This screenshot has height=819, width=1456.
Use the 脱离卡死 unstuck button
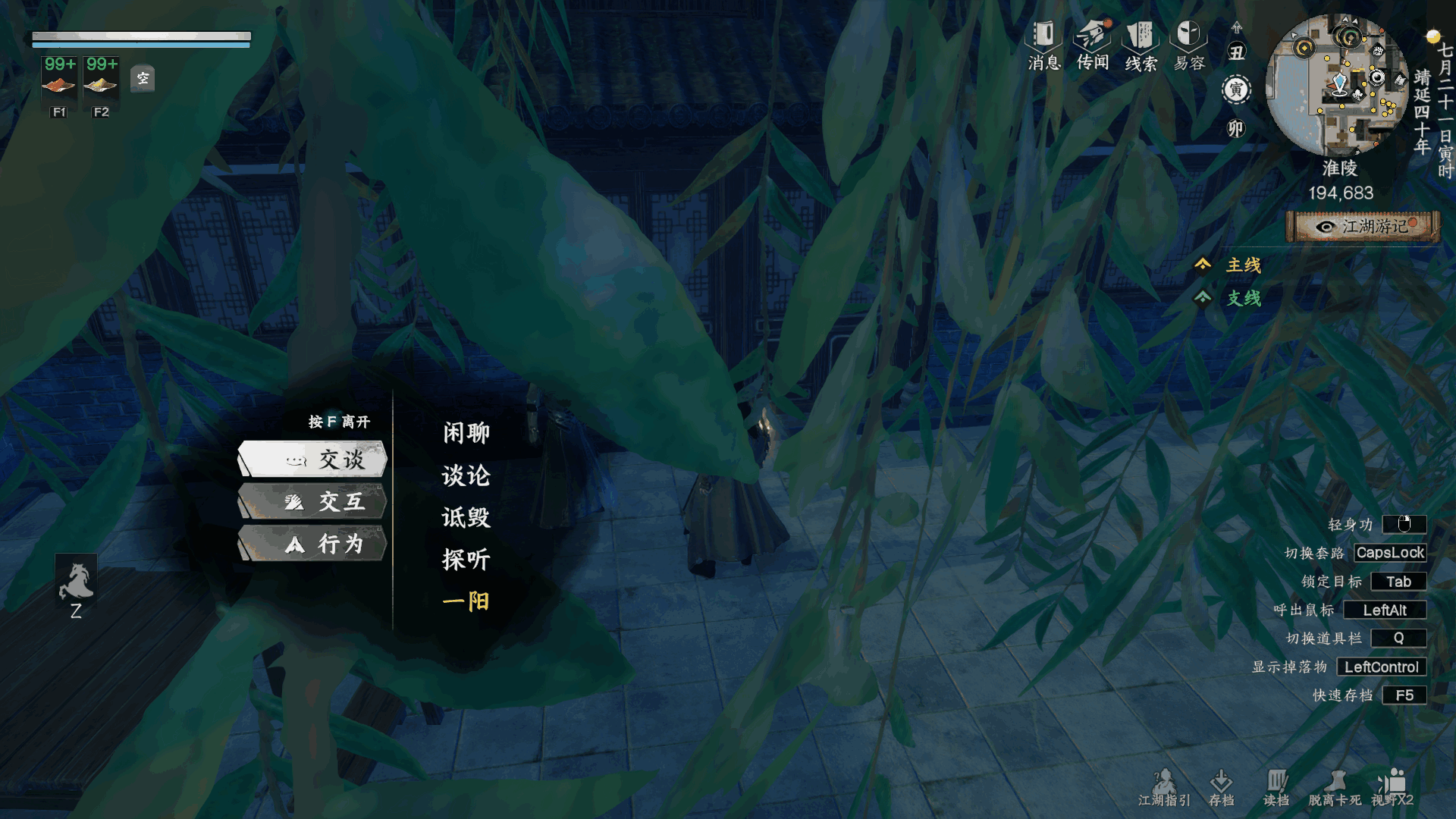point(1335,787)
